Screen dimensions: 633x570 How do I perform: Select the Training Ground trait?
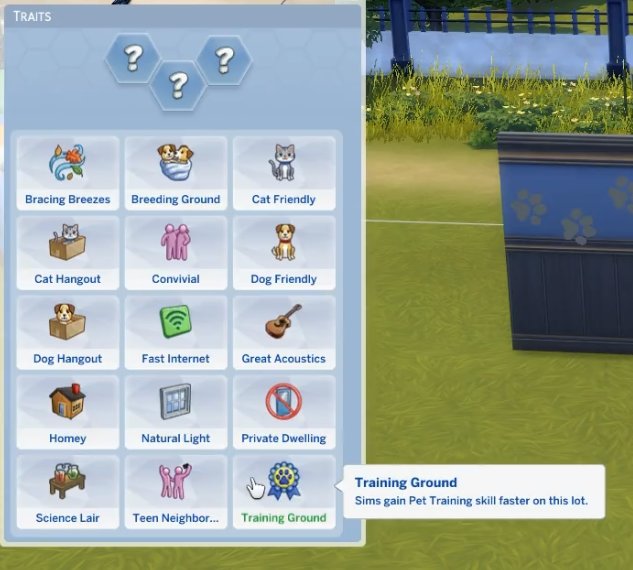[283, 492]
